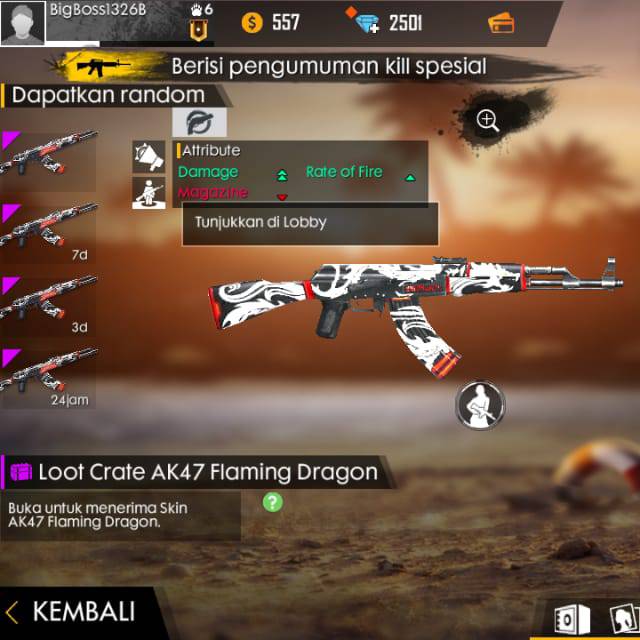Open the orange voucher card icon

click(501, 22)
